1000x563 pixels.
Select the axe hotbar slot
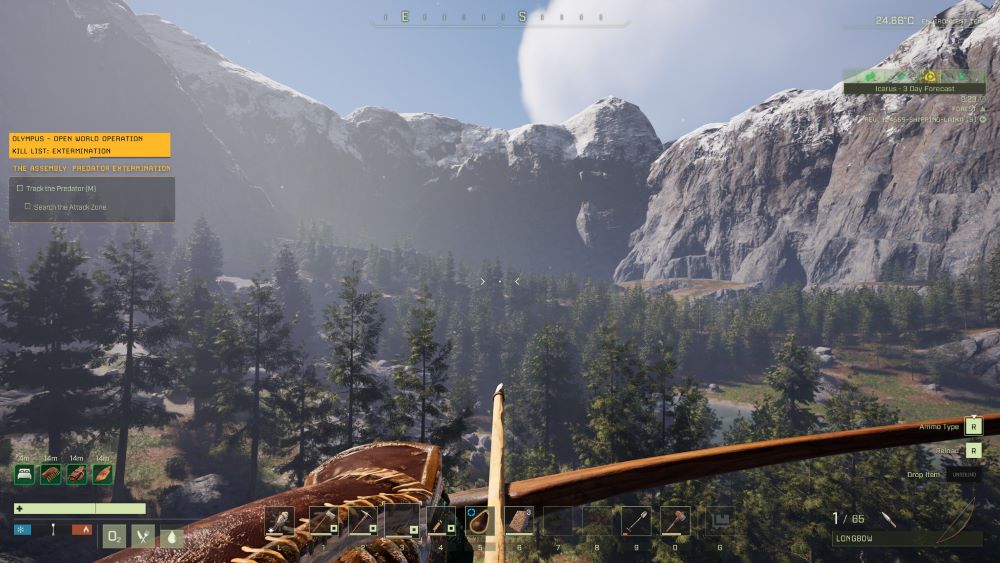tap(323, 521)
